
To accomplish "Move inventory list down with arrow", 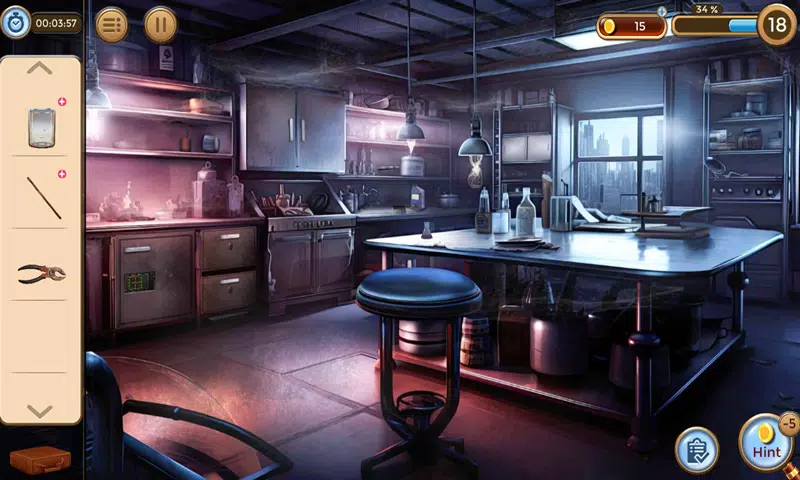I will pyautogui.click(x=39, y=410).
